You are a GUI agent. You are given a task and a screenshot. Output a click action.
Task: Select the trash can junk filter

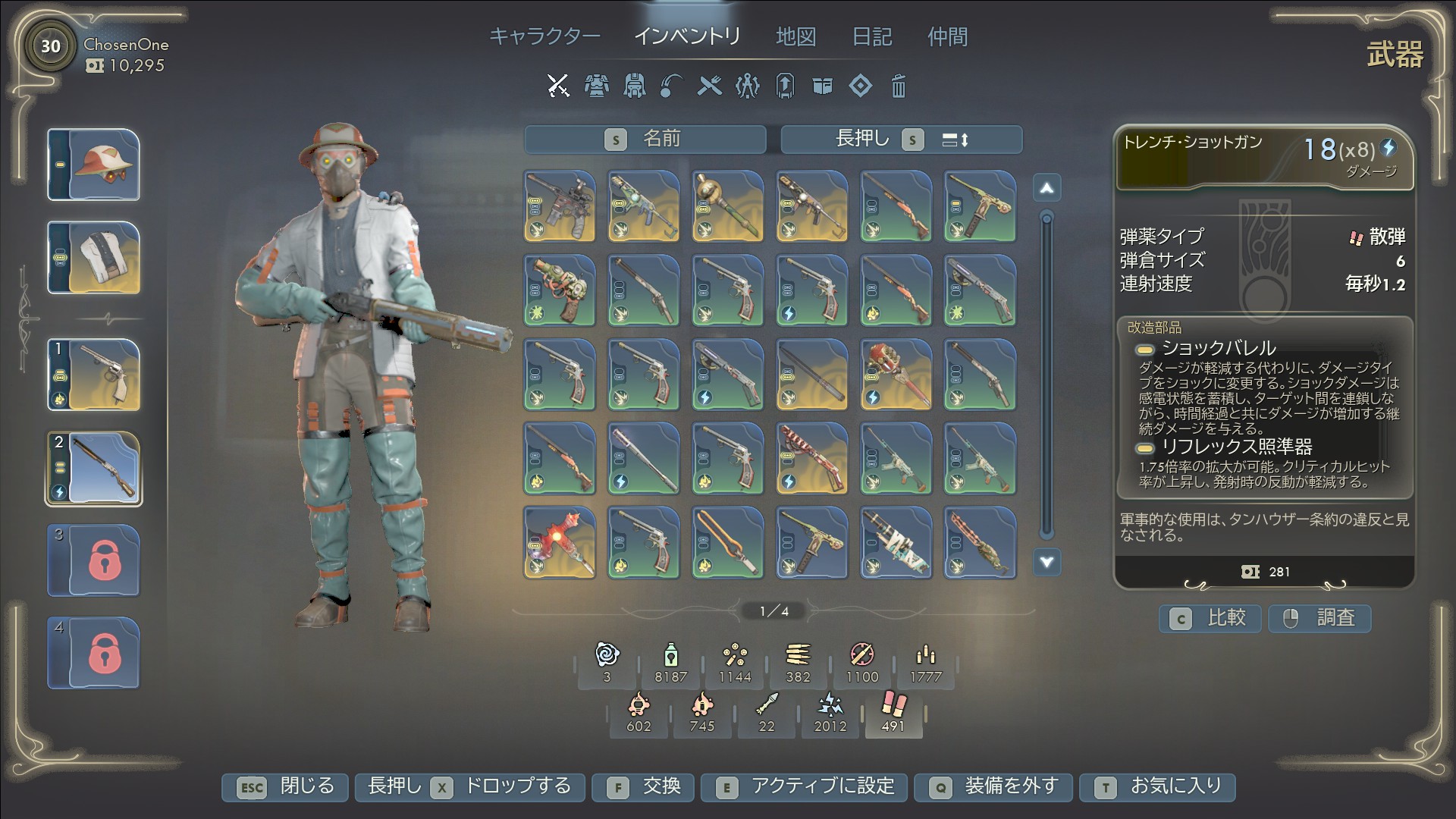tap(898, 86)
